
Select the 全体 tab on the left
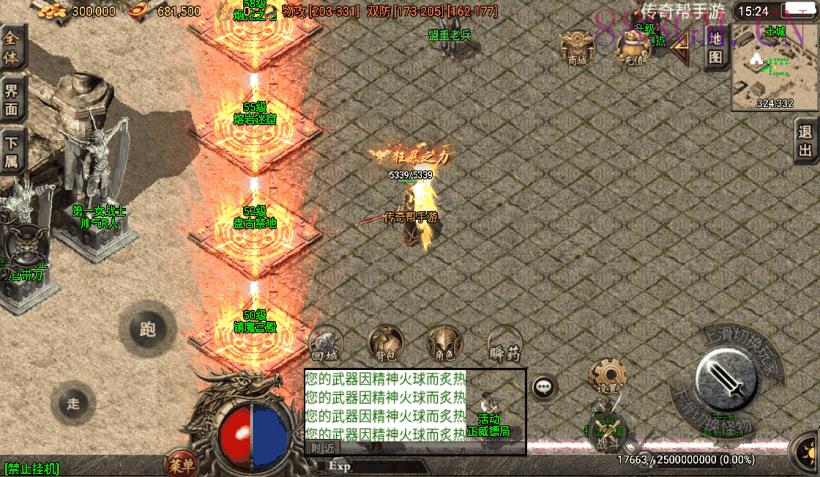[13, 46]
